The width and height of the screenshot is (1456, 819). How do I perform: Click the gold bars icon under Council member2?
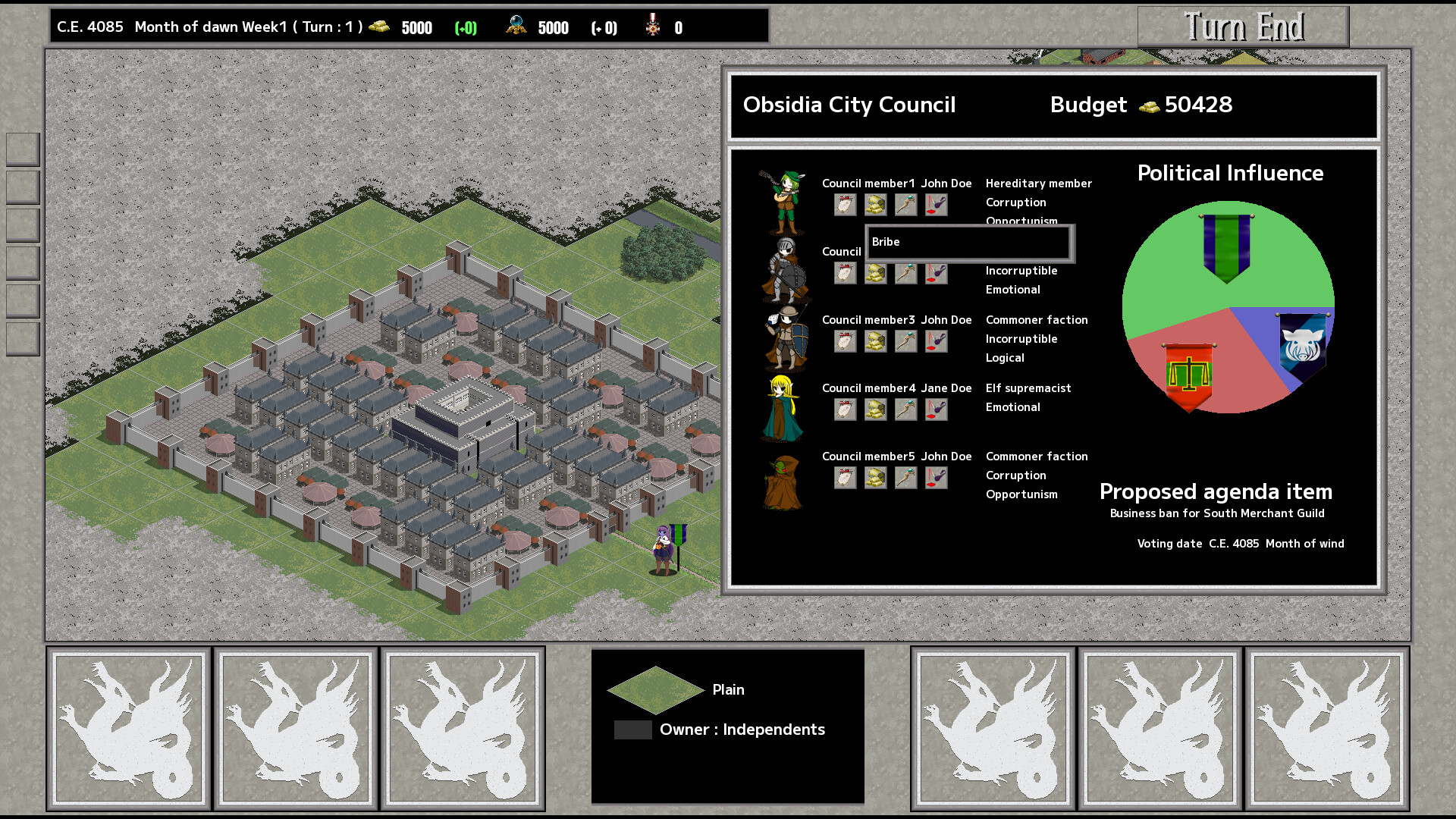coord(875,274)
